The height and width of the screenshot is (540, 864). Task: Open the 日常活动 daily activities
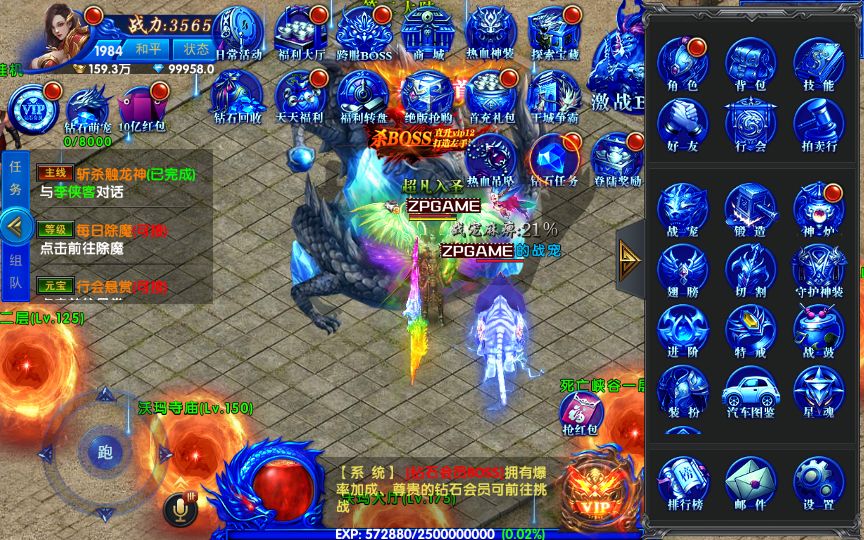click(x=238, y=36)
